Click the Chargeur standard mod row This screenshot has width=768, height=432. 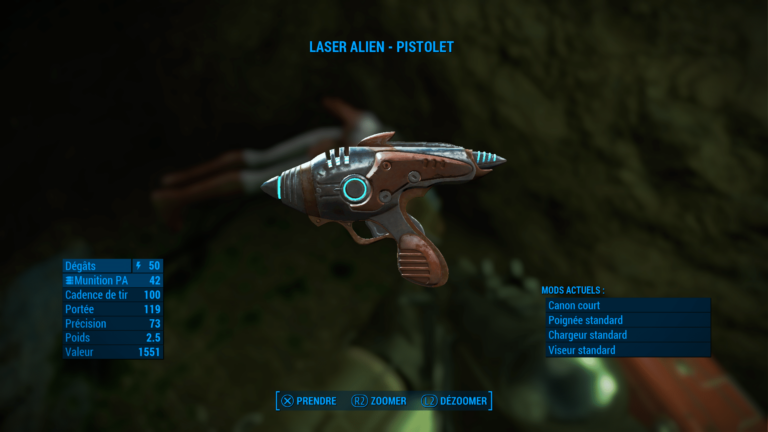tap(627, 335)
